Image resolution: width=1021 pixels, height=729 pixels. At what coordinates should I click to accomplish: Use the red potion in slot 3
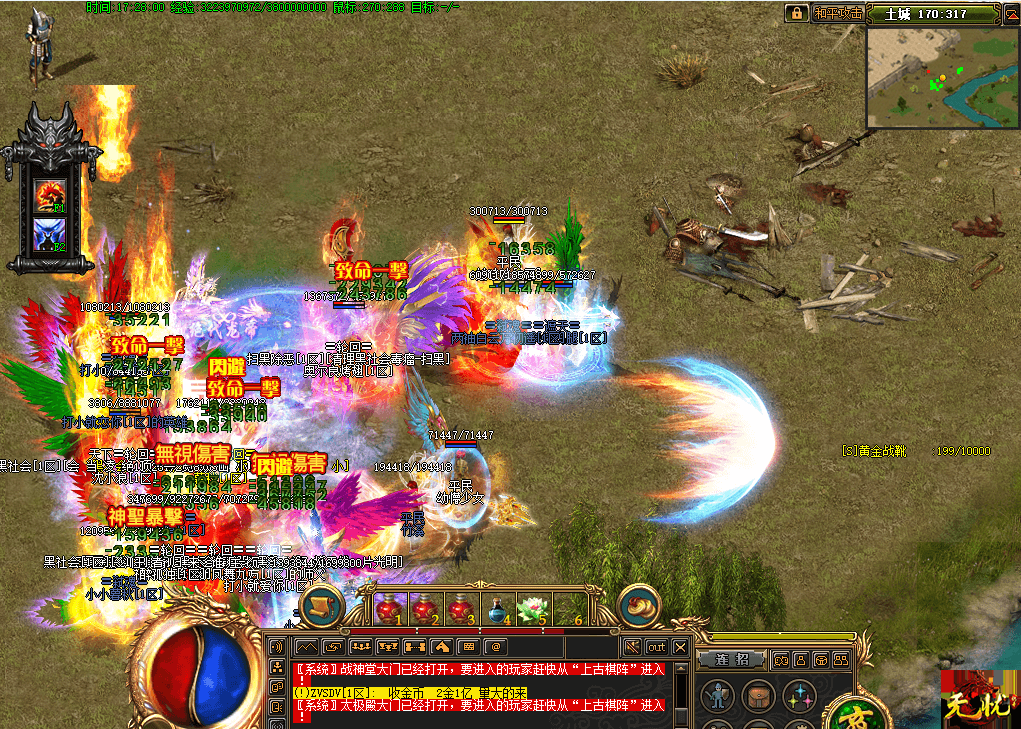459,607
